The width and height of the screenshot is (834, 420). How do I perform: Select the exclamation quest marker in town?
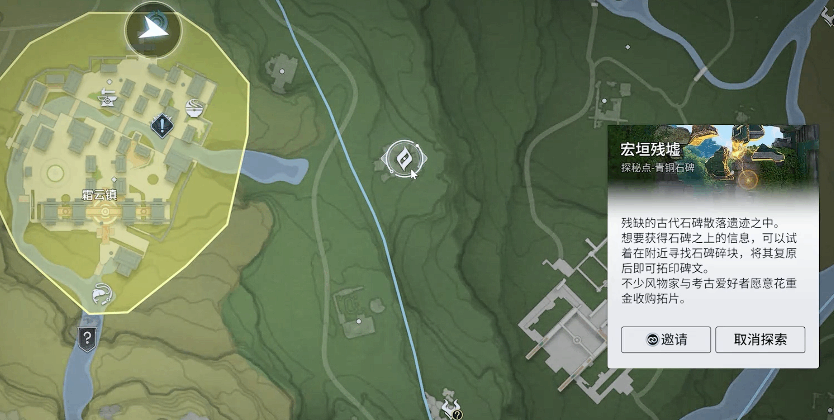(x=162, y=125)
